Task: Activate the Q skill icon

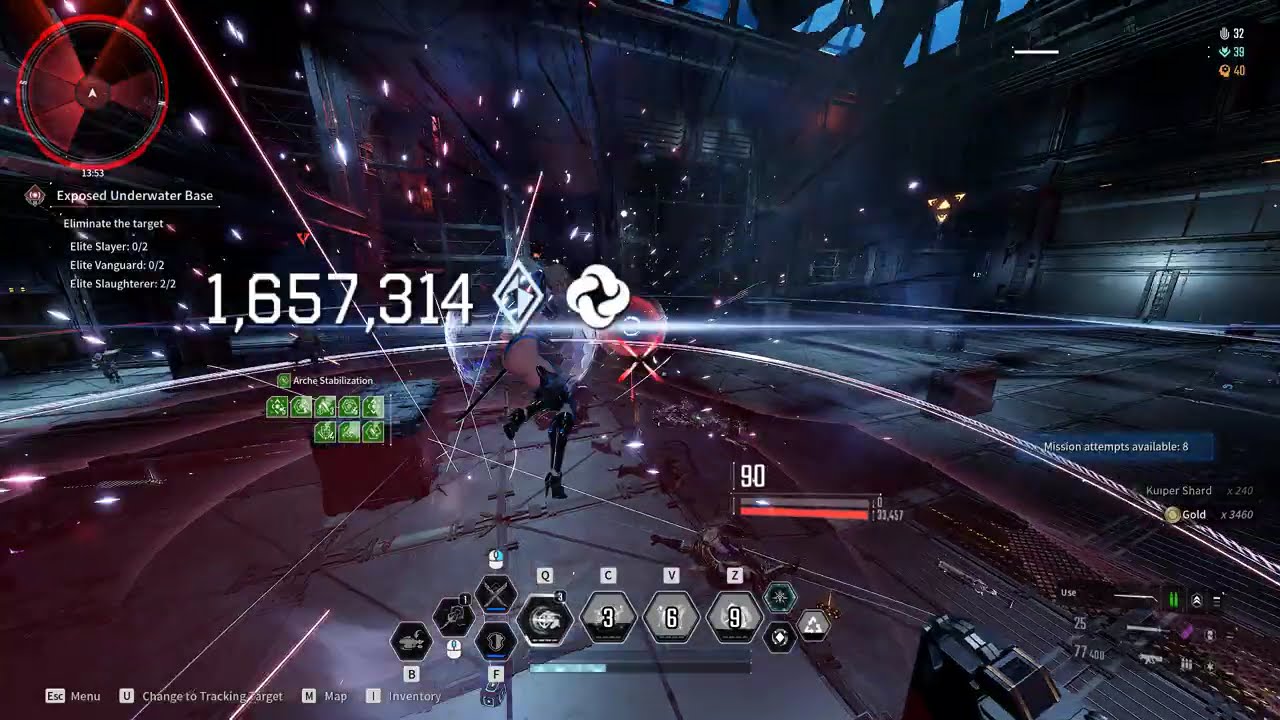Action: (x=545, y=619)
